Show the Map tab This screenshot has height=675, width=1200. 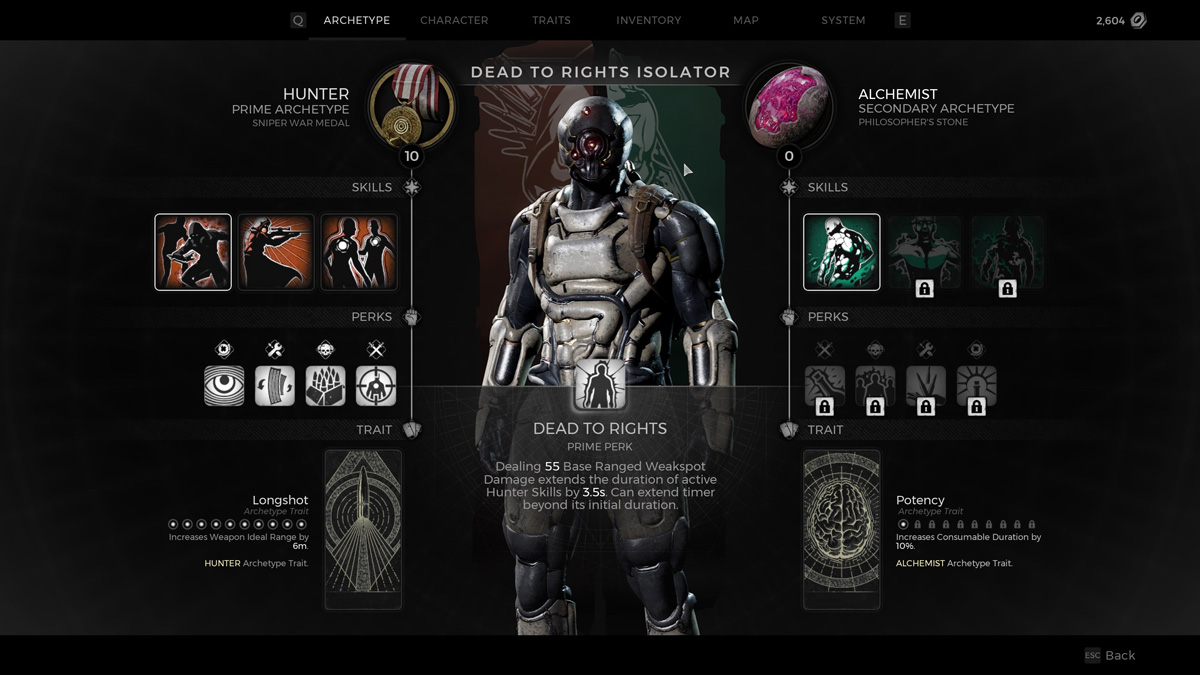coord(746,20)
